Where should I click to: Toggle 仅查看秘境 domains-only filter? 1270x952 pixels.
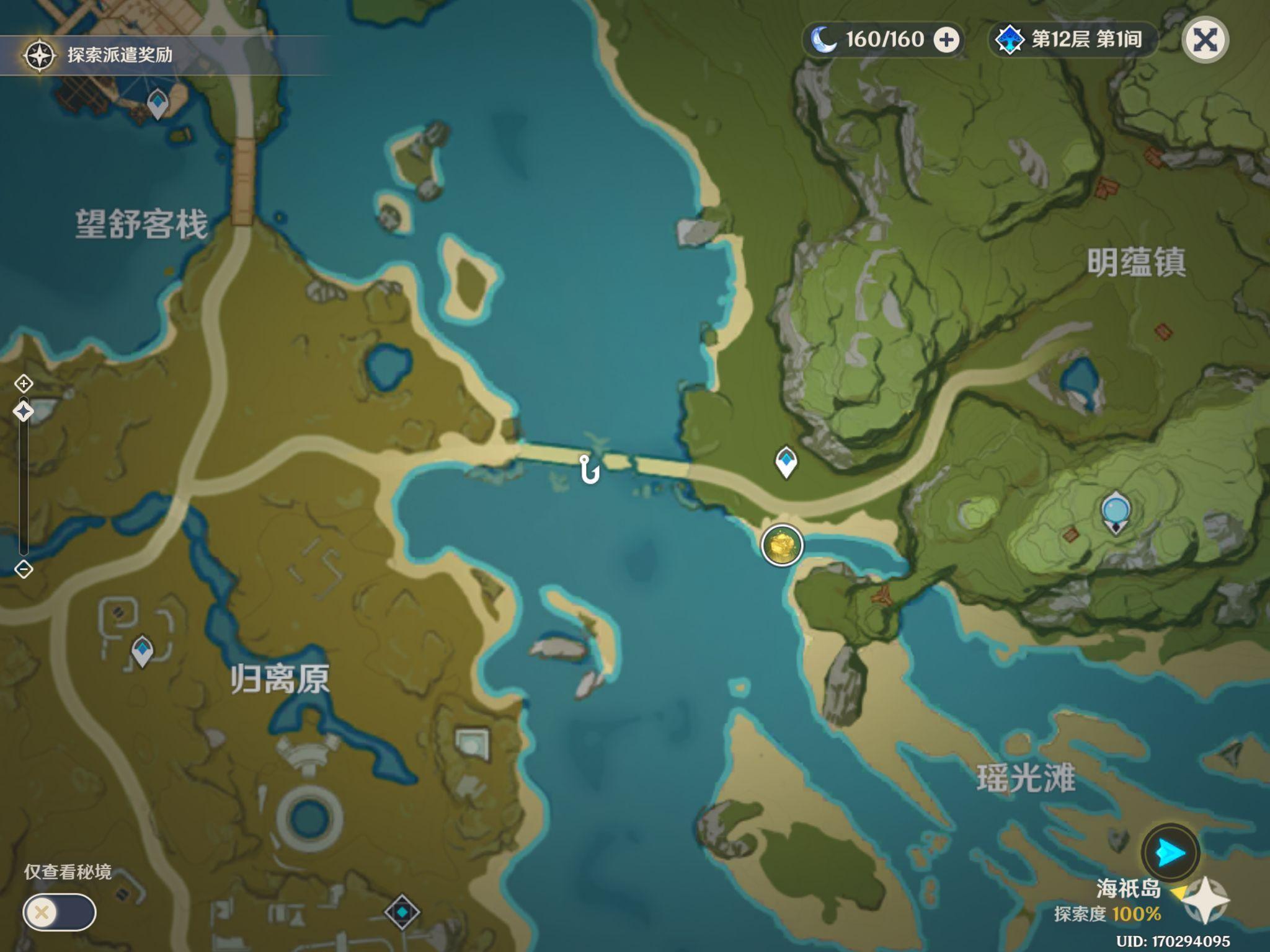[x=60, y=912]
